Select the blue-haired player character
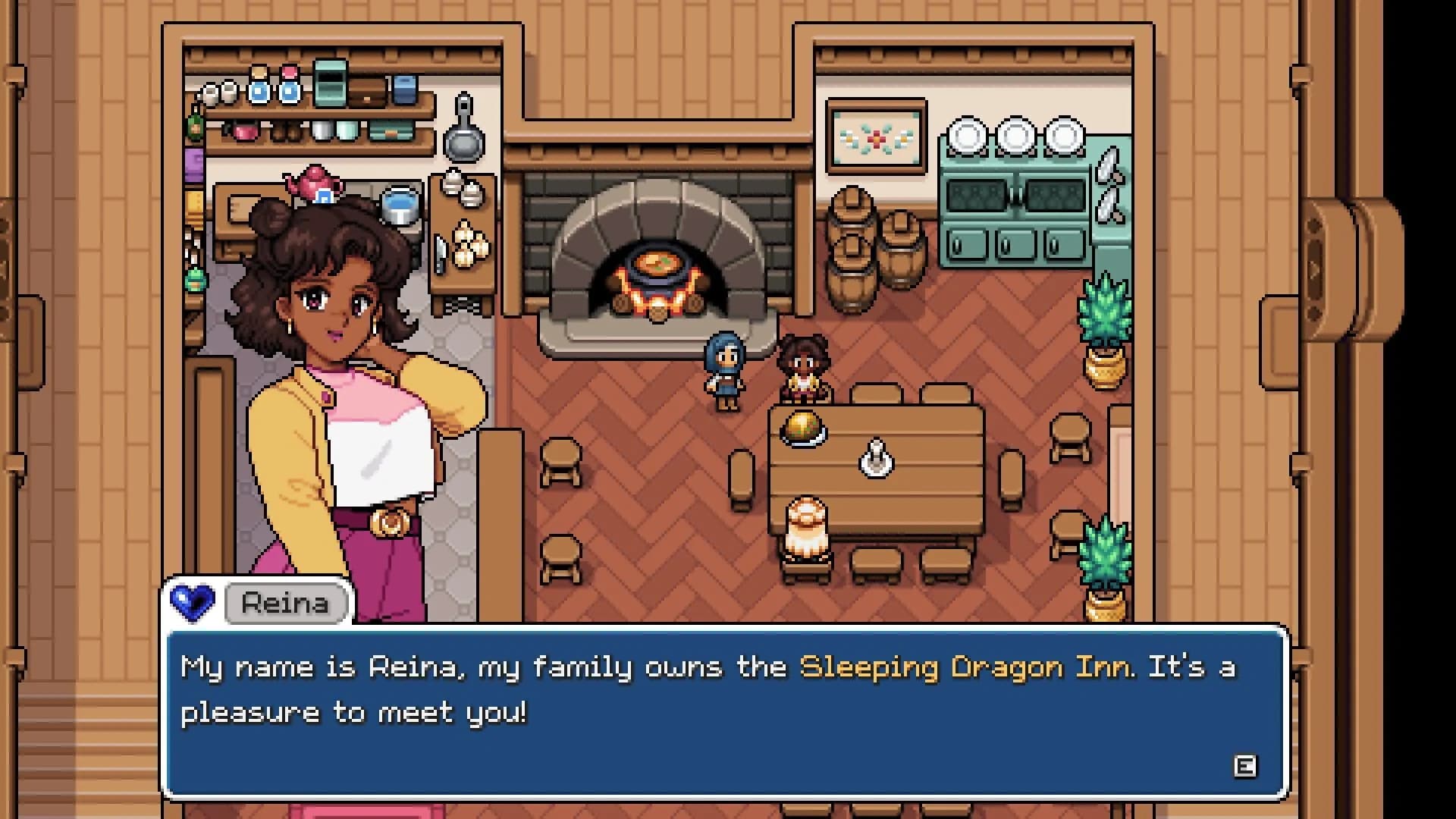The width and height of the screenshot is (1456, 819). (726, 372)
